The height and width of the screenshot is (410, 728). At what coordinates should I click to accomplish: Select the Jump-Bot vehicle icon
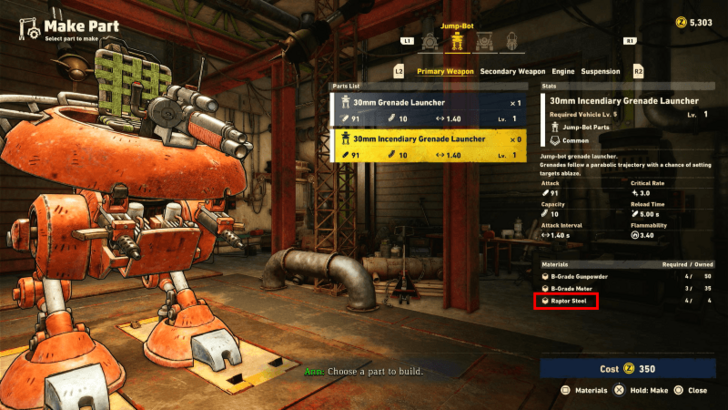tap(458, 42)
